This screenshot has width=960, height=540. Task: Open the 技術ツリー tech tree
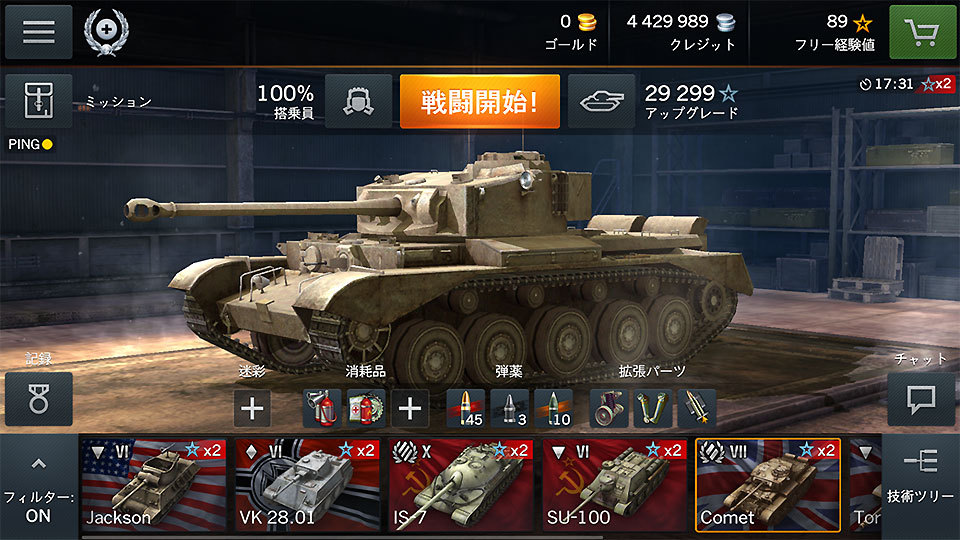pyautogui.click(x=920, y=478)
